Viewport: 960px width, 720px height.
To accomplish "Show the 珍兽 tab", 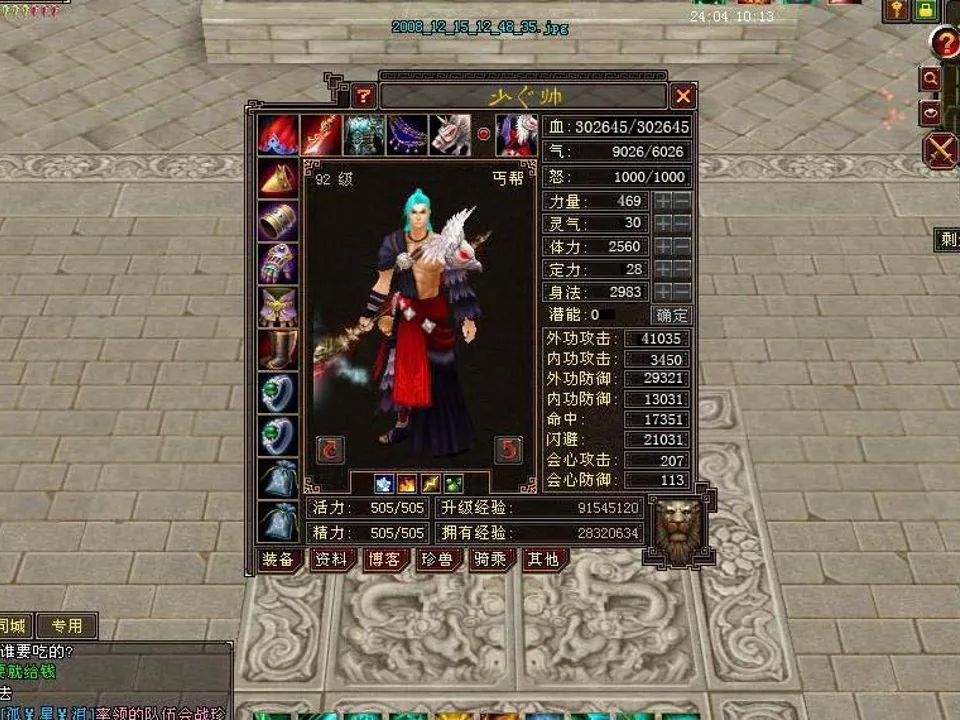I will (437, 559).
